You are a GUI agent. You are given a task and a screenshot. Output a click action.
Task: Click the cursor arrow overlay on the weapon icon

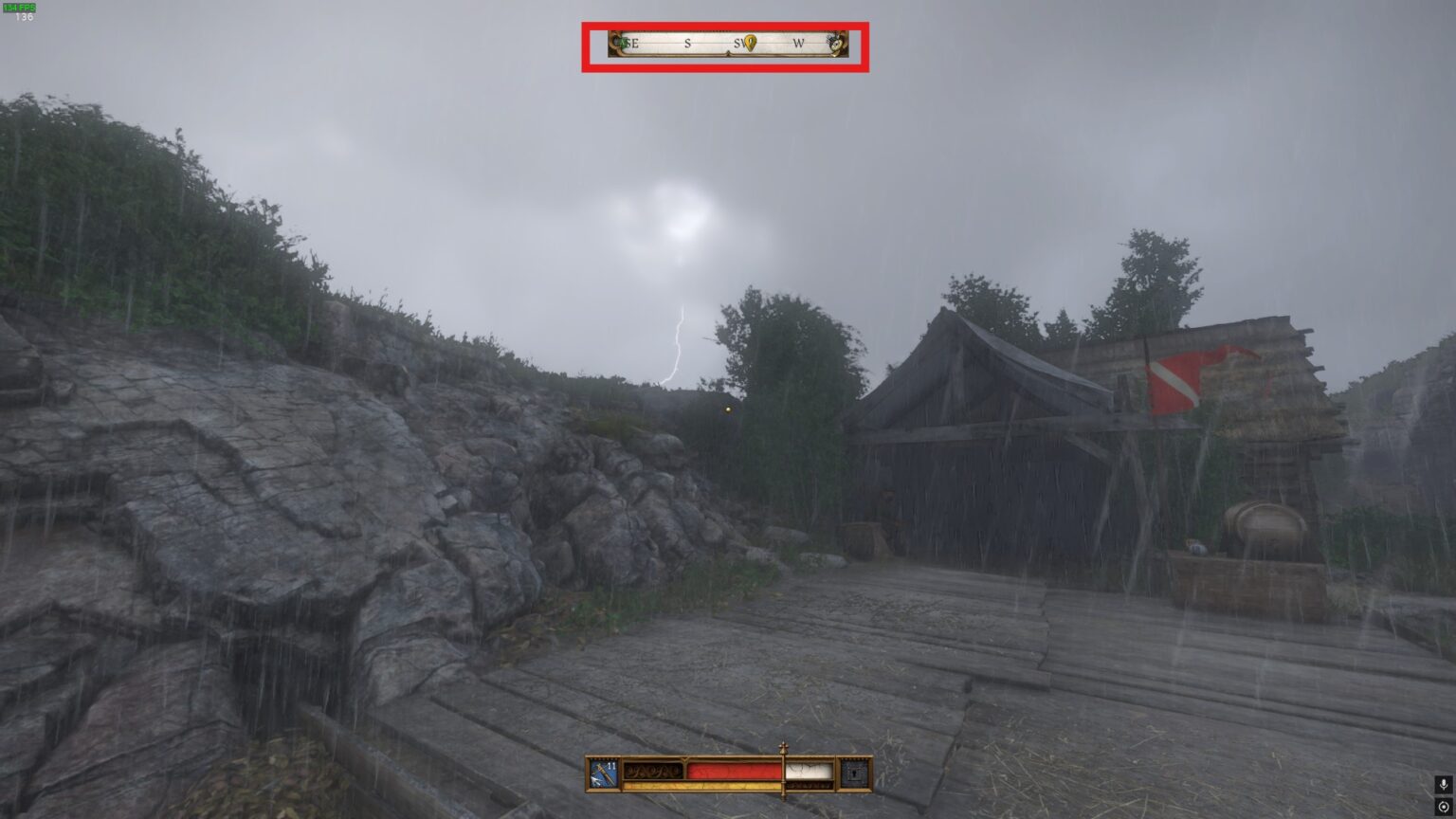tap(595, 781)
